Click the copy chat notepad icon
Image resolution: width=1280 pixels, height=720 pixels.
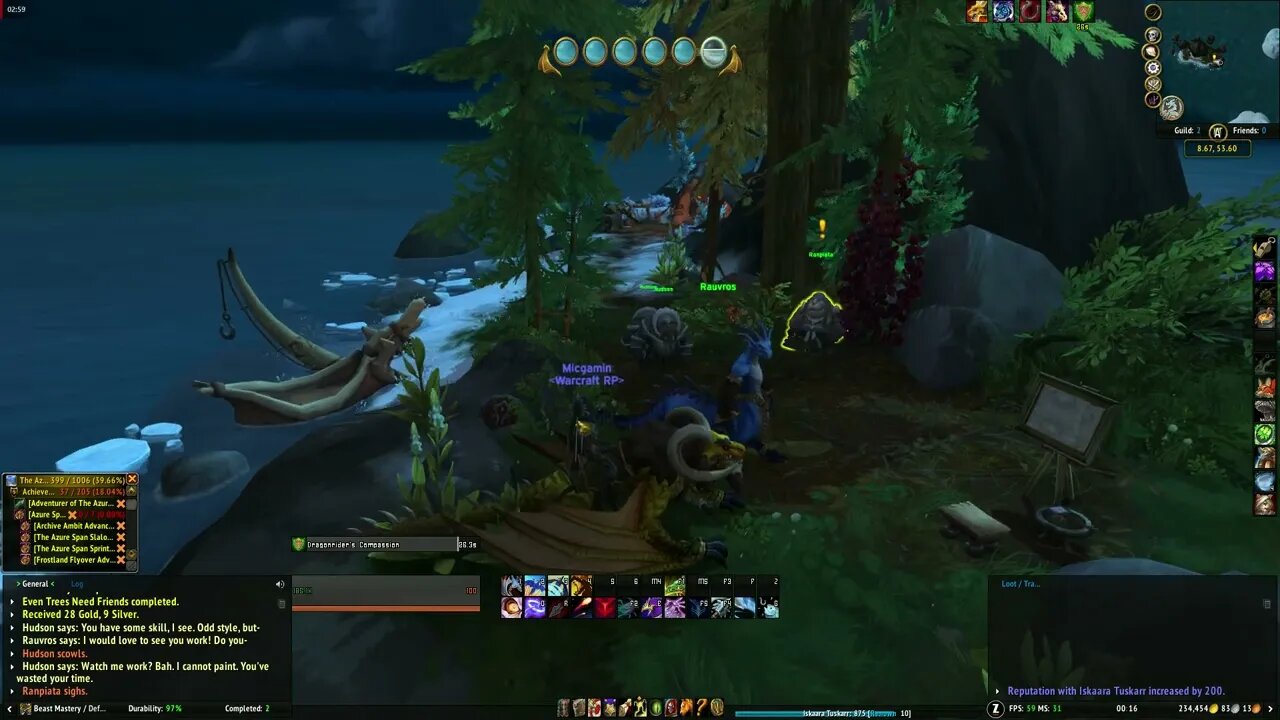(282, 604)
